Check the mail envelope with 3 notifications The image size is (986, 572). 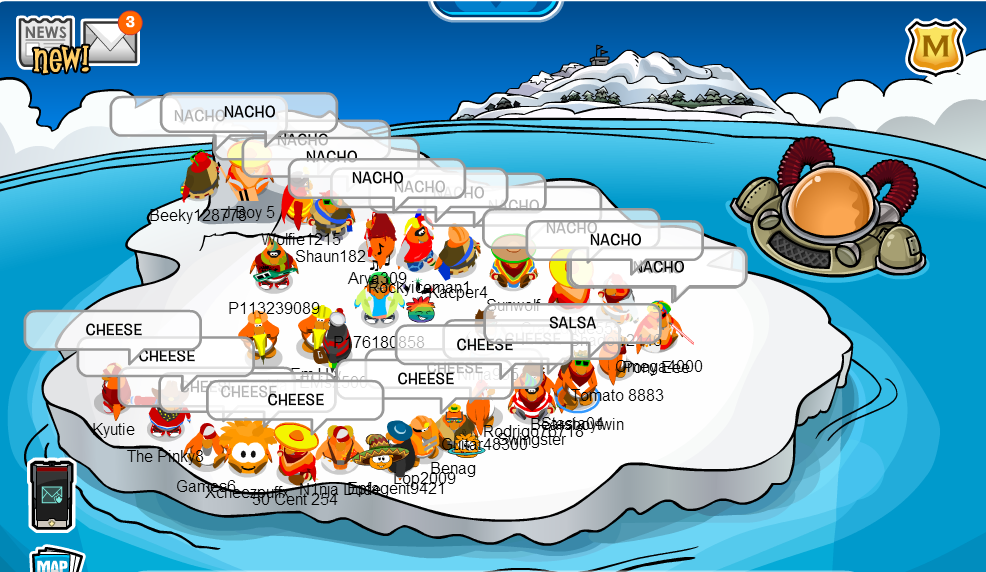click(x=109, y=42)
